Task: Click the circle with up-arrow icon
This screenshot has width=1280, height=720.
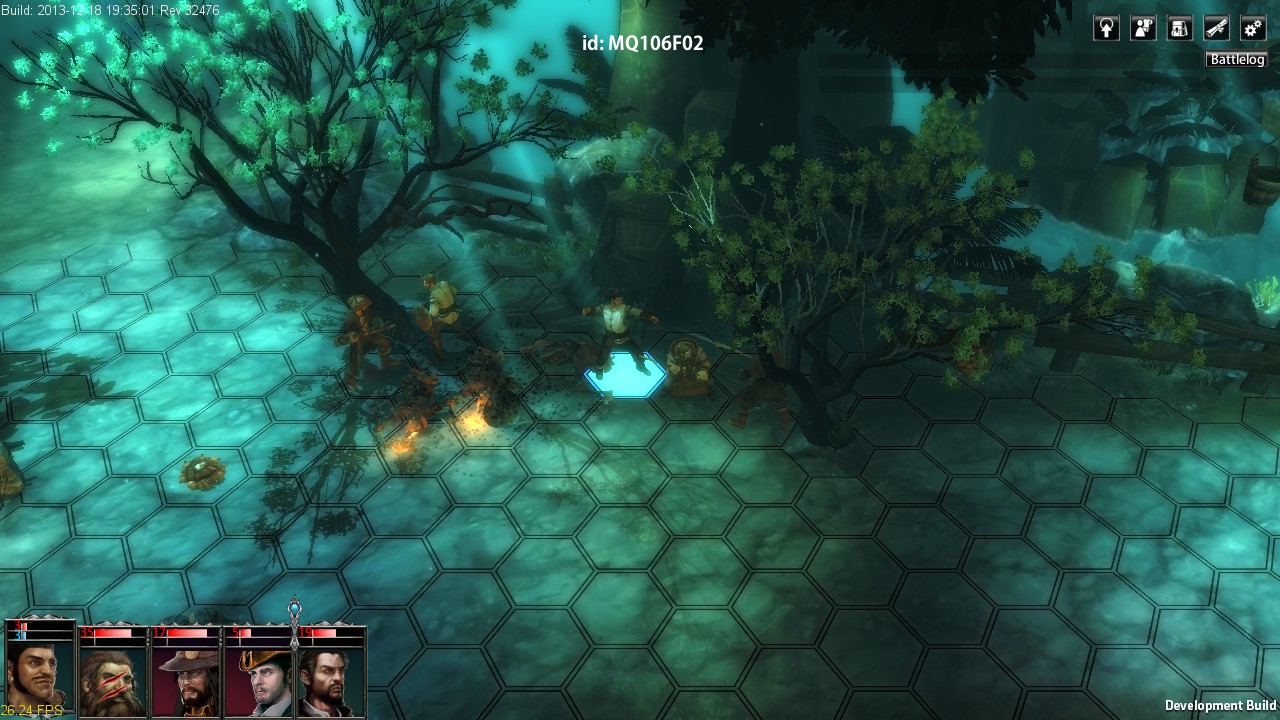Action: [x=1106, y=28]
